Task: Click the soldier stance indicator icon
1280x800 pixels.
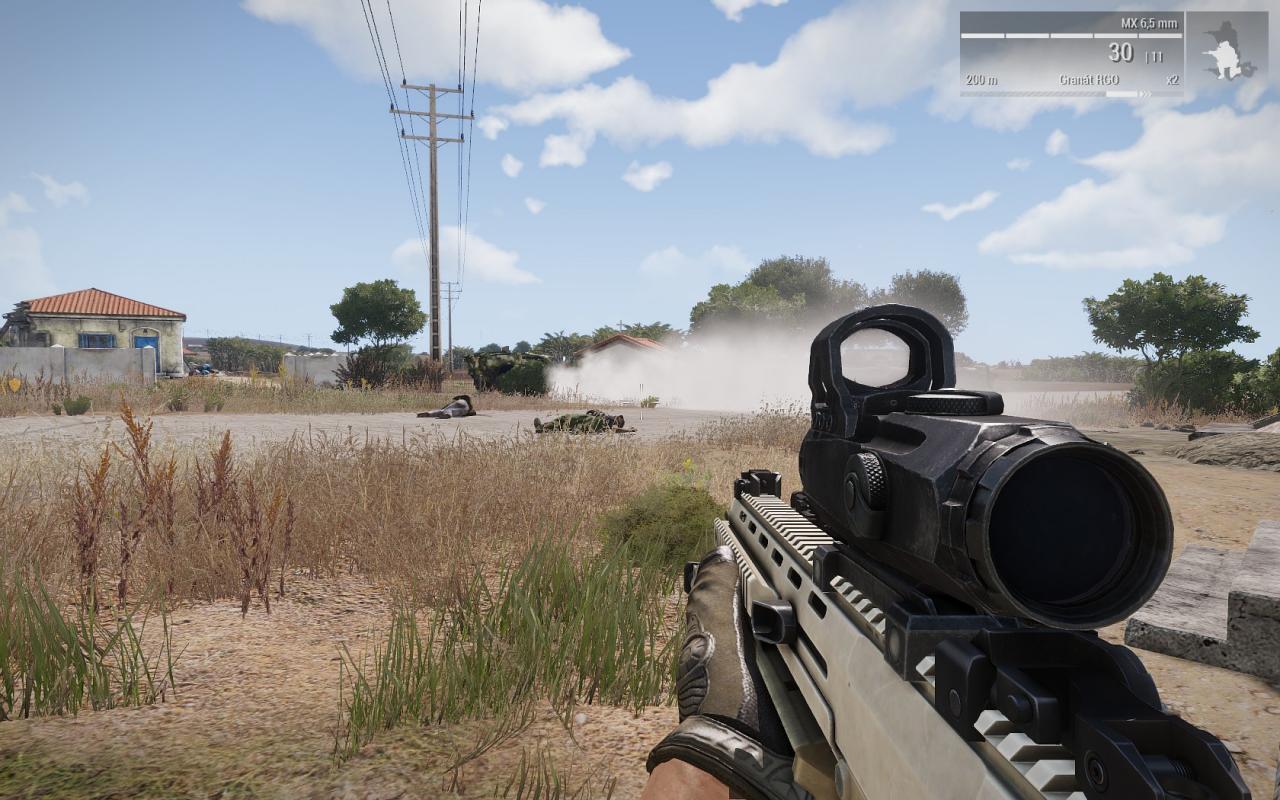Action: [1227, 53]
